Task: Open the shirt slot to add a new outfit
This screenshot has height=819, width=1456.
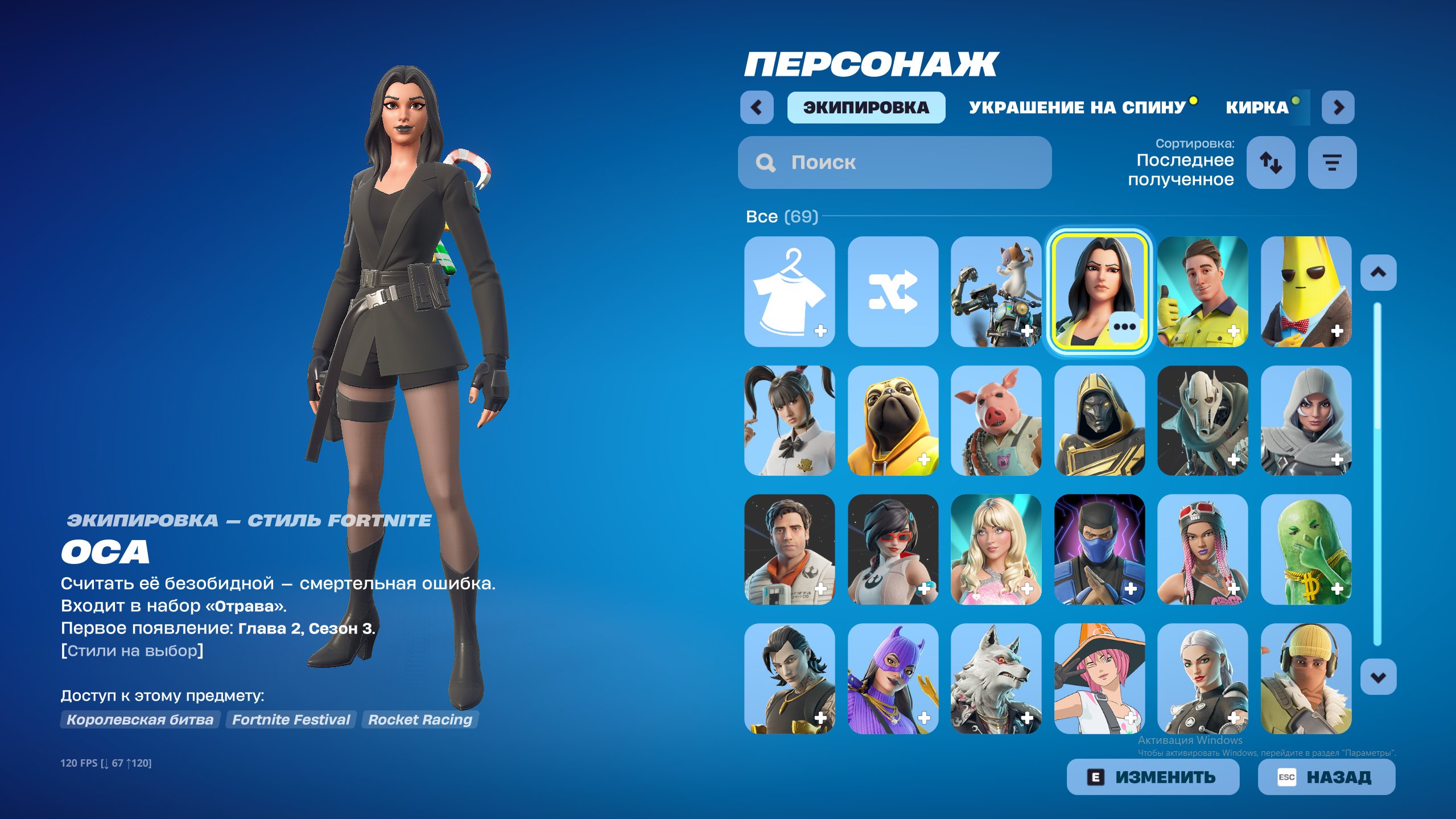Action: 790,294
